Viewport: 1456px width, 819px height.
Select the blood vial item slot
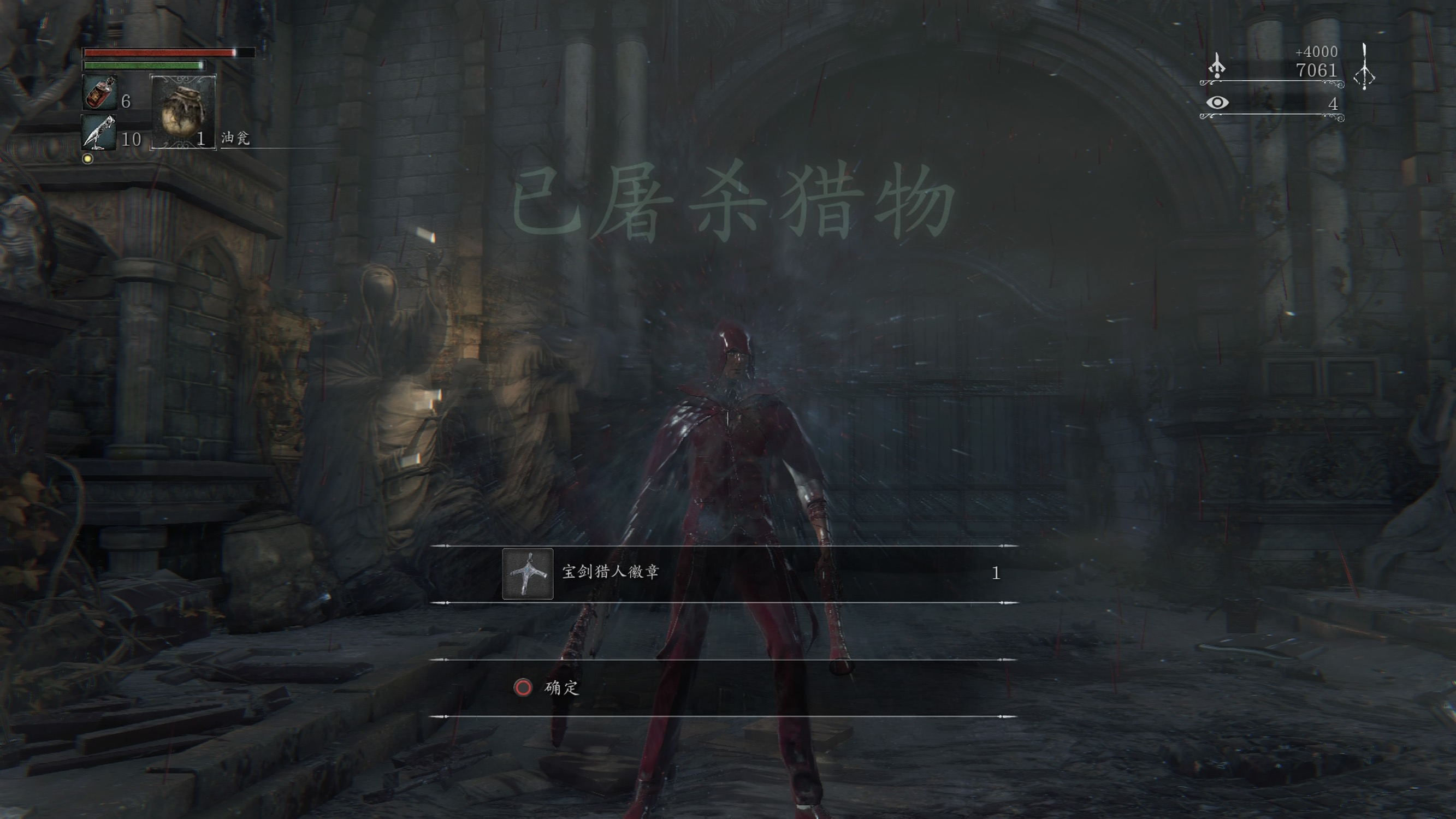[x=100, y=93]
